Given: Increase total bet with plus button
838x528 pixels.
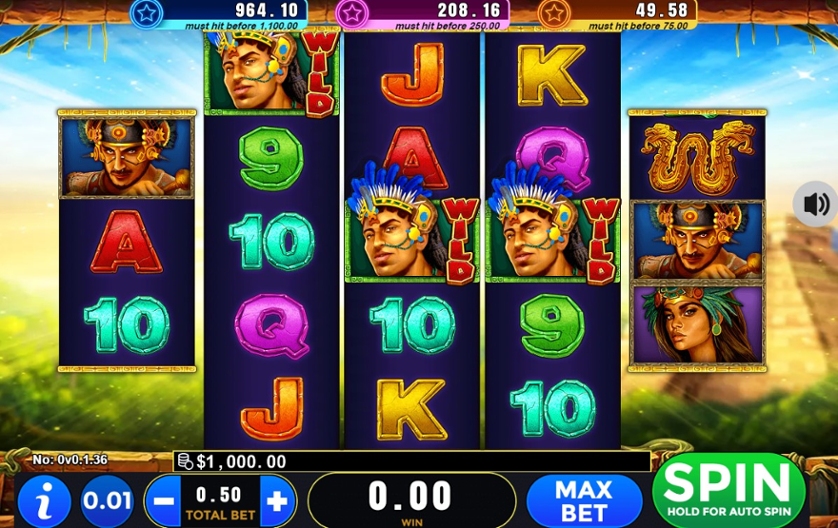Looking at the screenshot, I should (277, 500).
